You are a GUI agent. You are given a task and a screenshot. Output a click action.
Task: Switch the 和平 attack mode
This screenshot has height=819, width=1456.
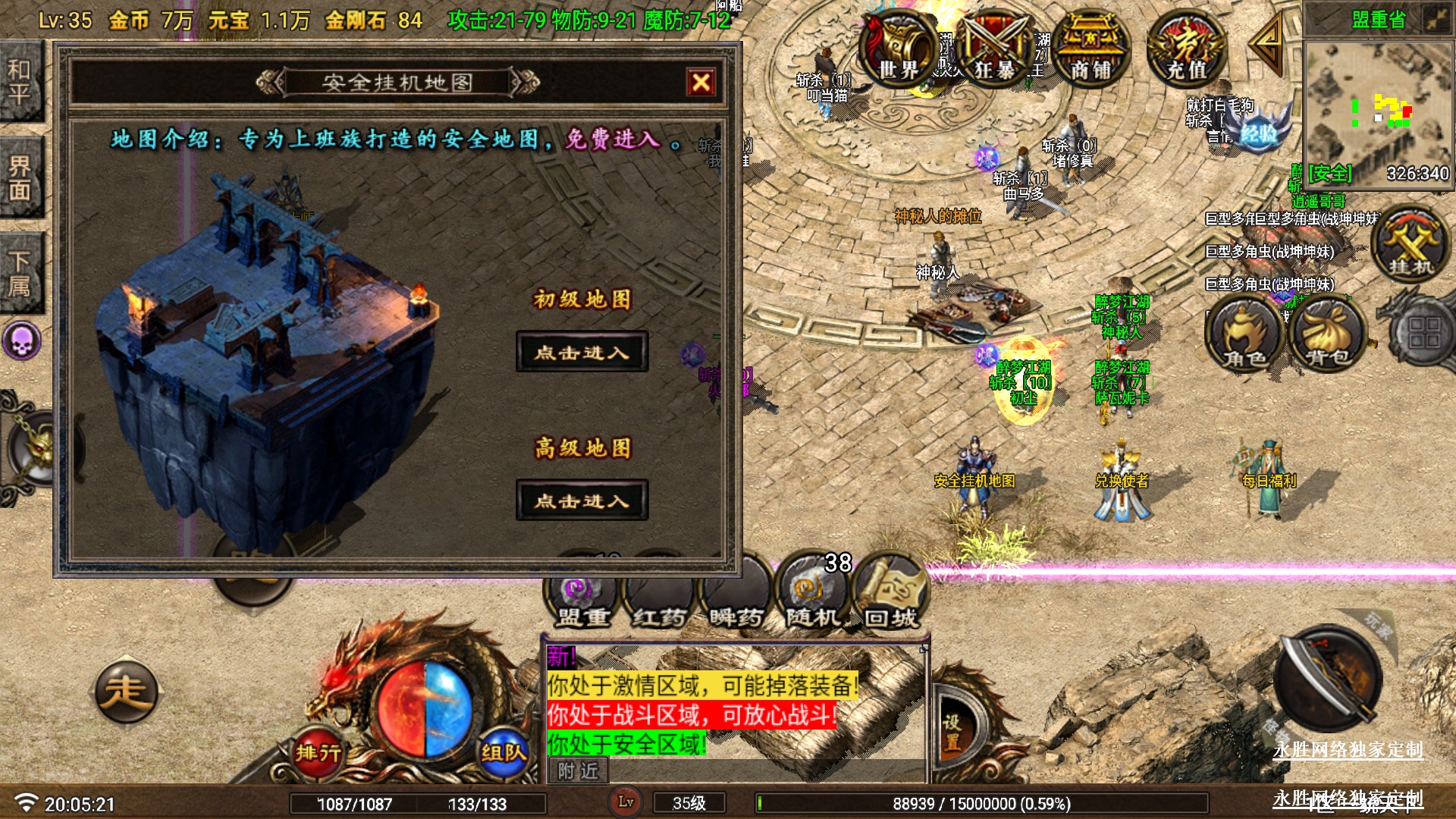click(x=20, y=82)
